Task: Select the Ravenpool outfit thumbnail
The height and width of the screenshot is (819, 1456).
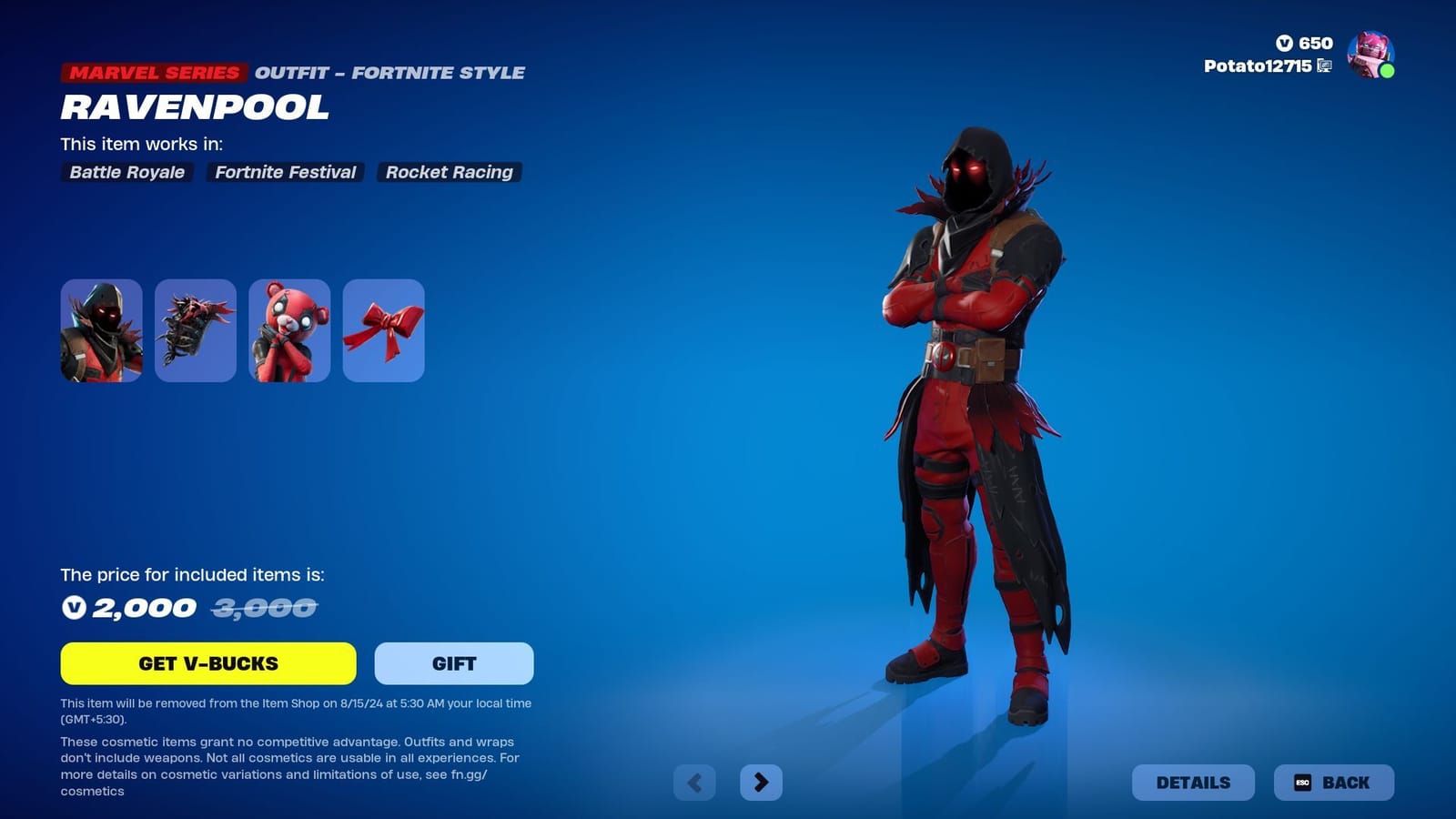Action: click(100, 330)
